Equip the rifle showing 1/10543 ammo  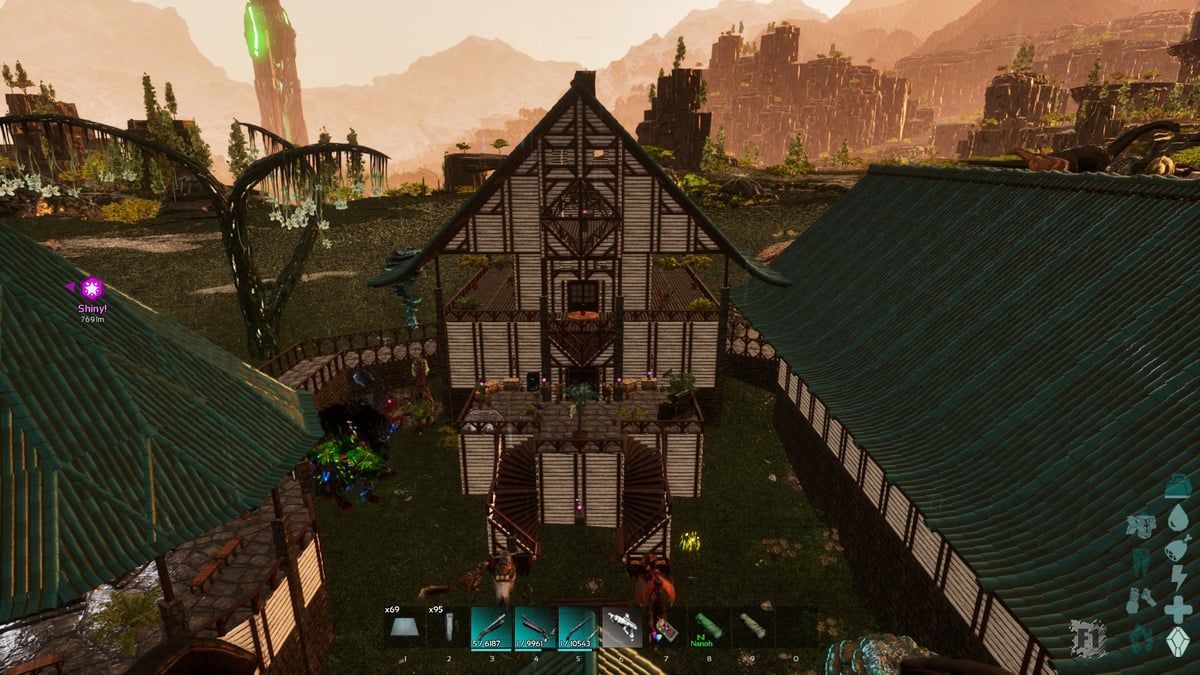coord(578,627)
